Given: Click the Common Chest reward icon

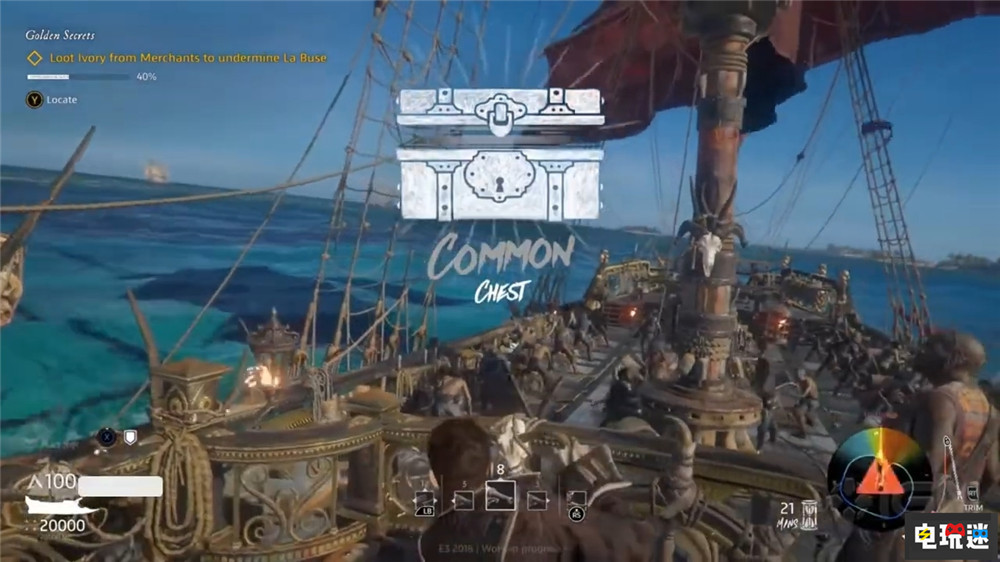Looking at the screenshot, I should [x=499, y=154].
